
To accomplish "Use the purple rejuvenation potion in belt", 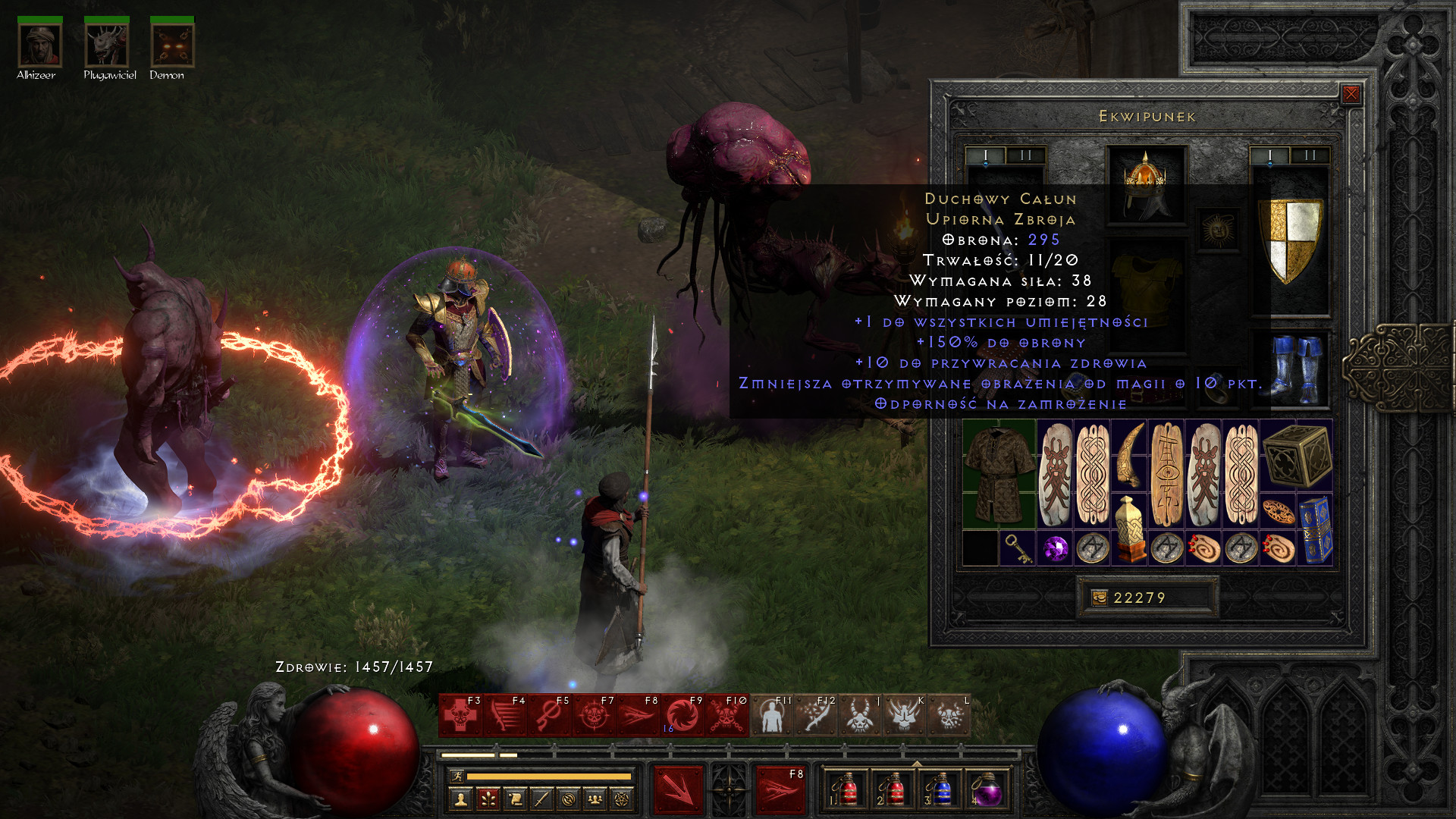I will tap(987, 790).
